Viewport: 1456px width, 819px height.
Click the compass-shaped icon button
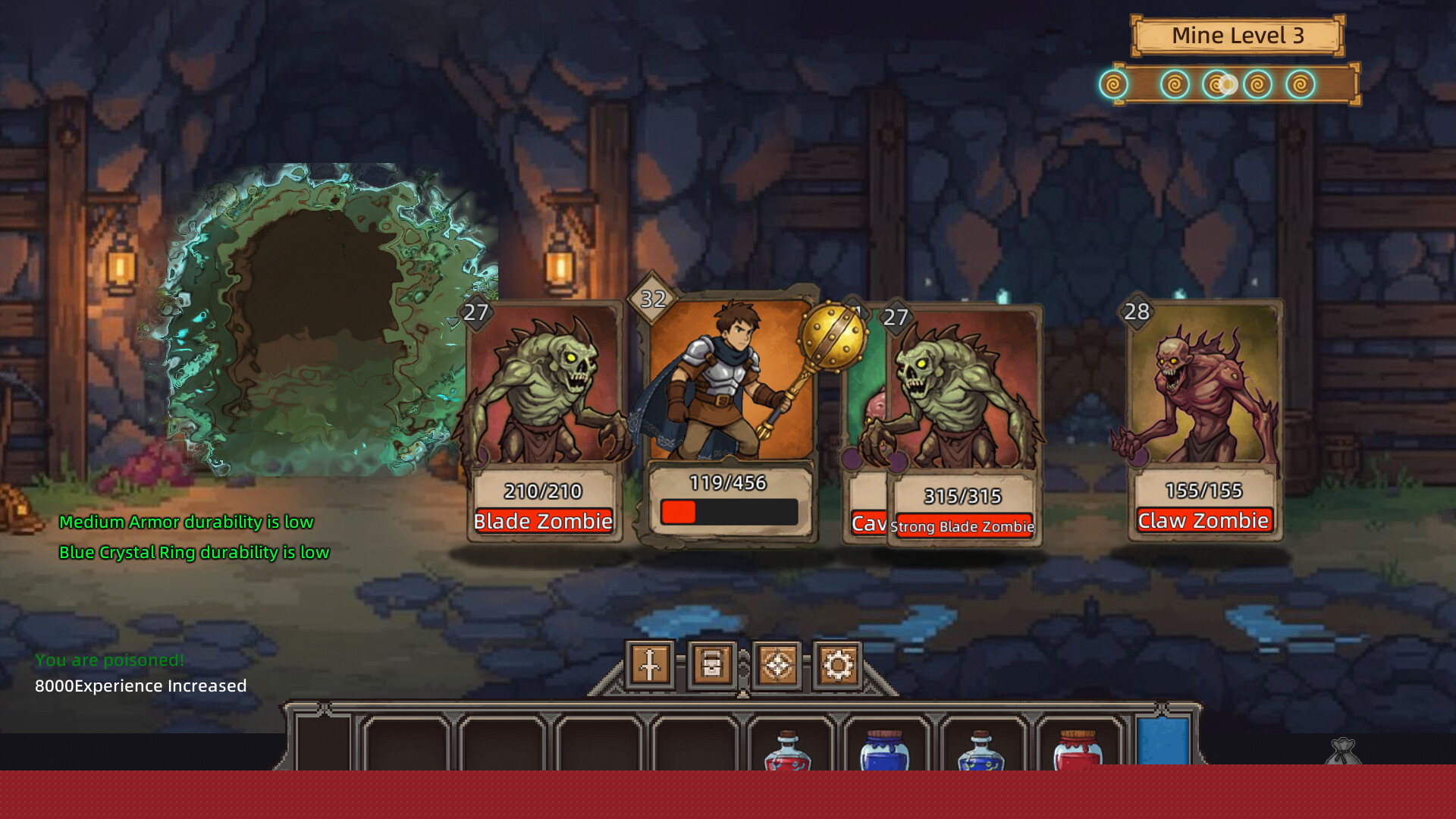click(x=777, y=665)
